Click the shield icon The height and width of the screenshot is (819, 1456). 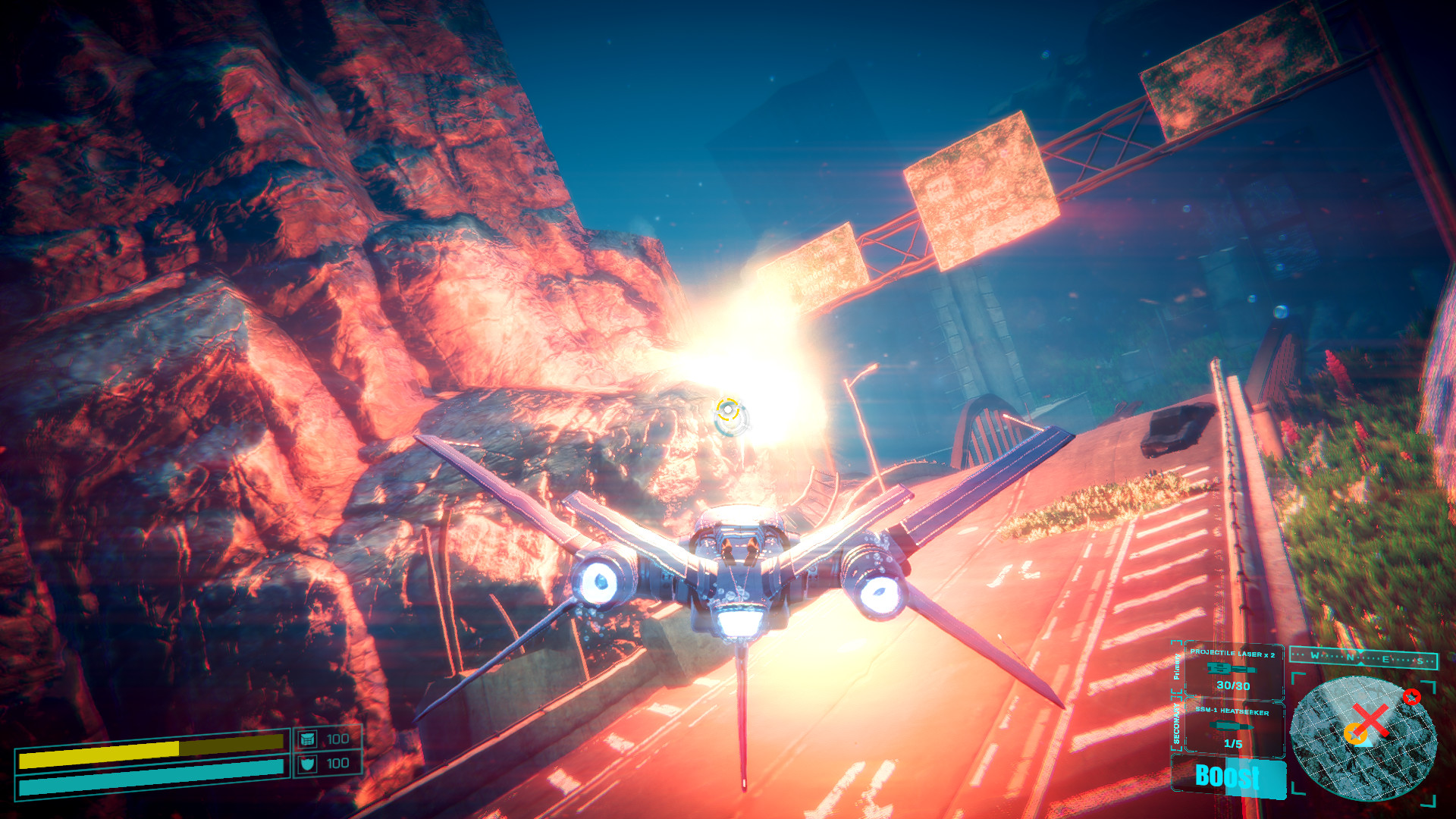[308, 764]
